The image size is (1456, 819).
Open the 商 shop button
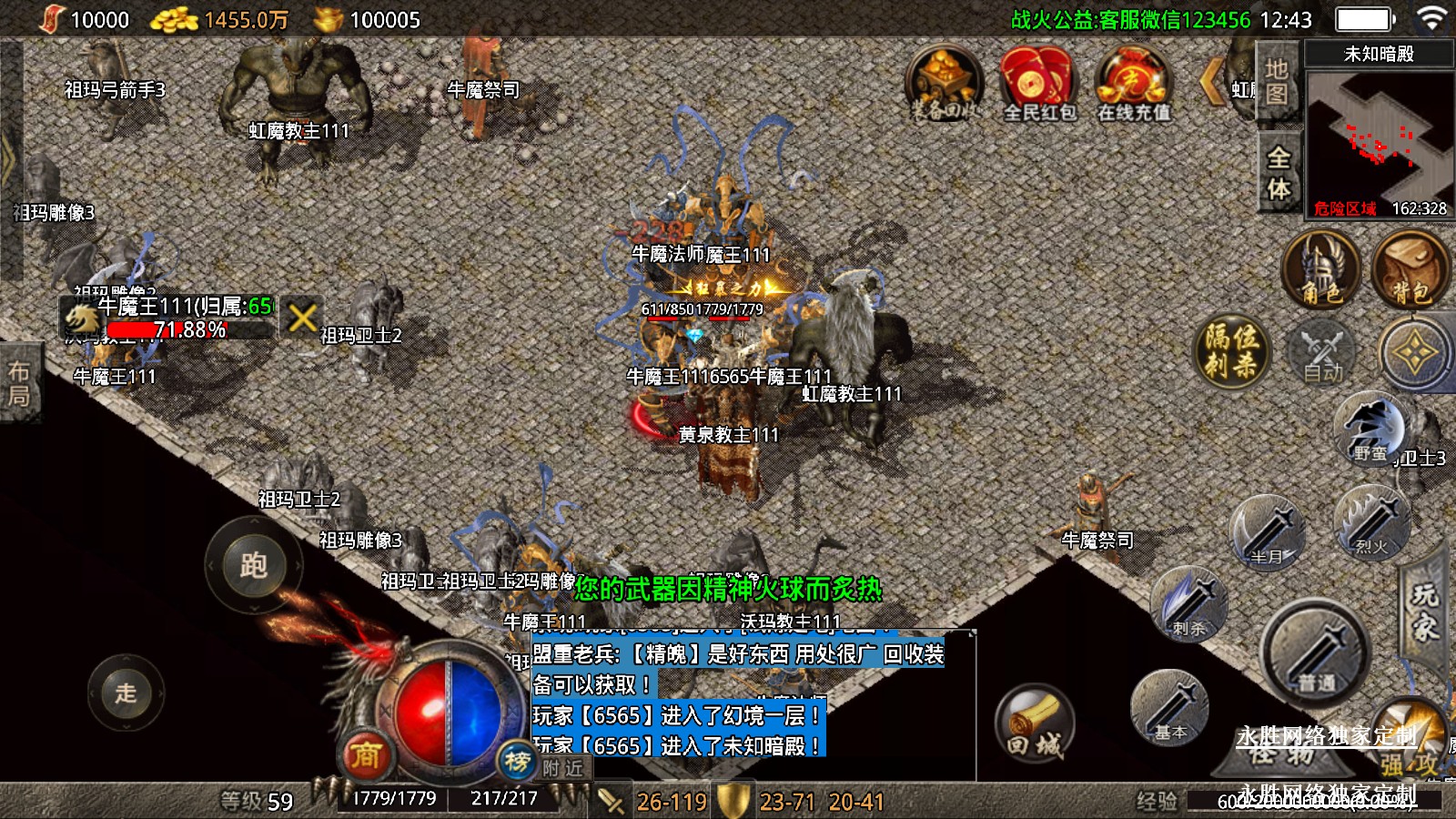point(366,754)
